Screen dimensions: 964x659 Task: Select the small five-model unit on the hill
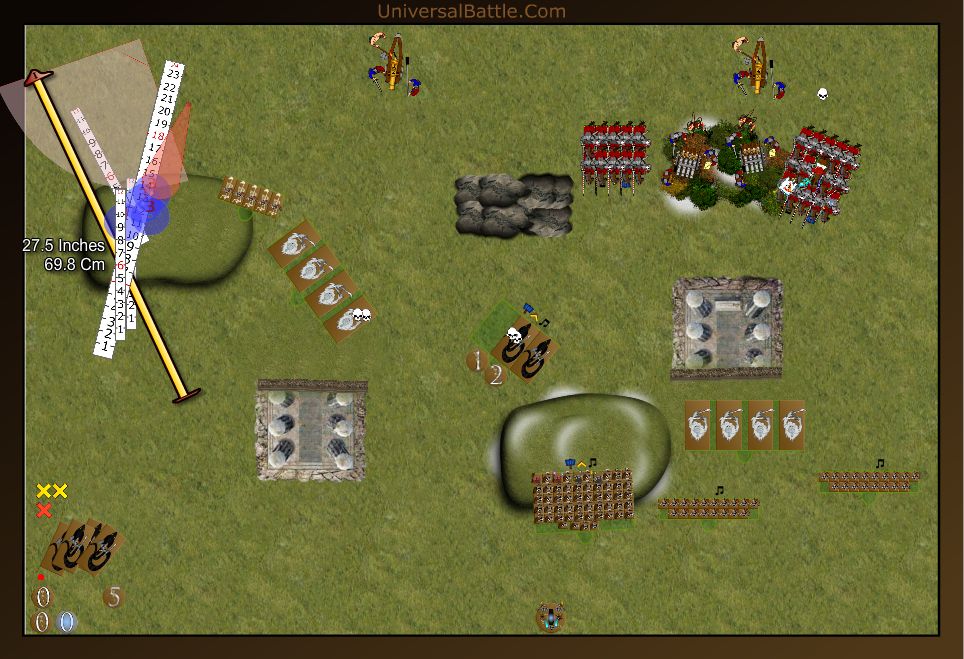point(250,195)
